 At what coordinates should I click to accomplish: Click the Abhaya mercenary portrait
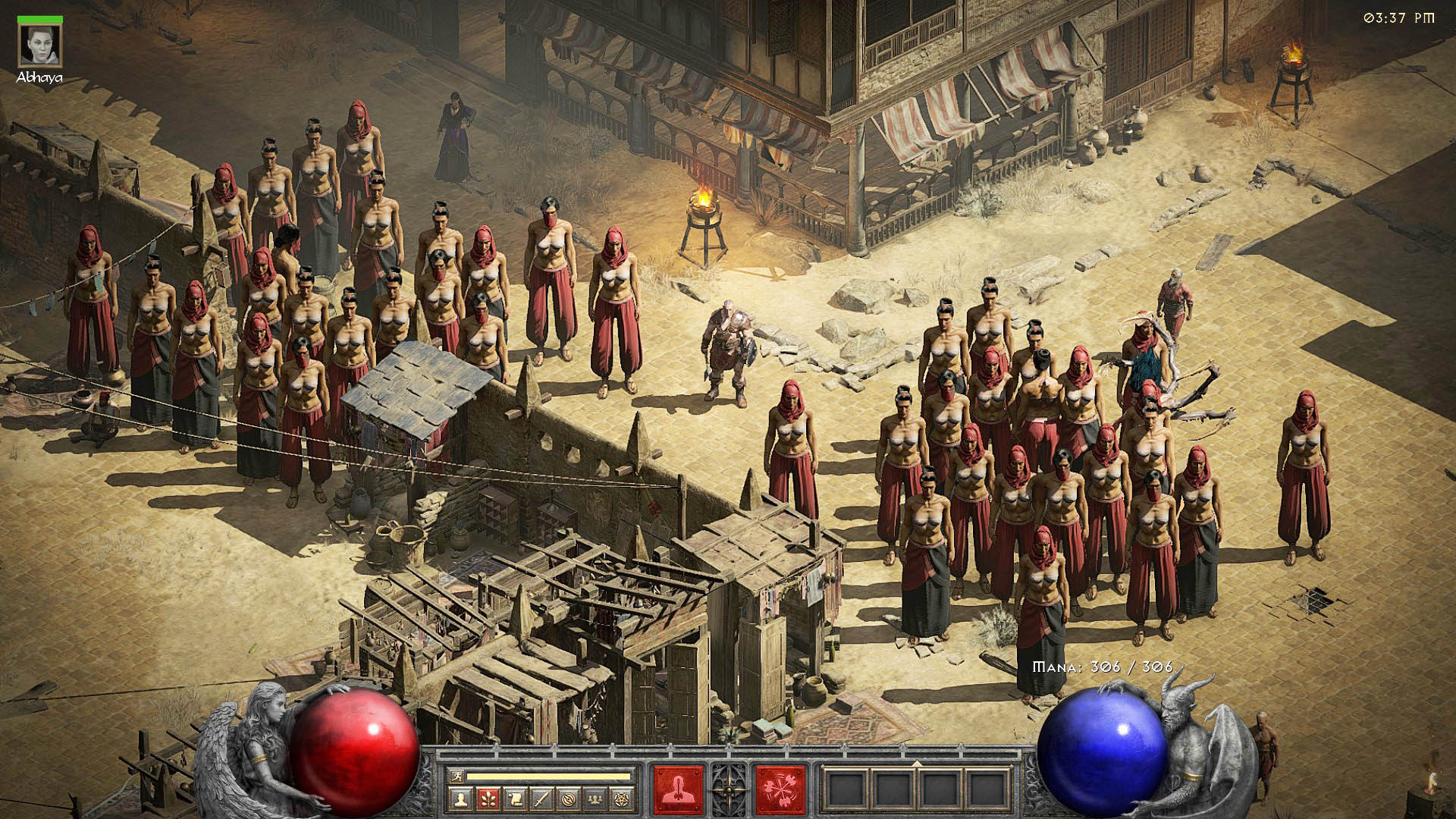coord(40,45)
